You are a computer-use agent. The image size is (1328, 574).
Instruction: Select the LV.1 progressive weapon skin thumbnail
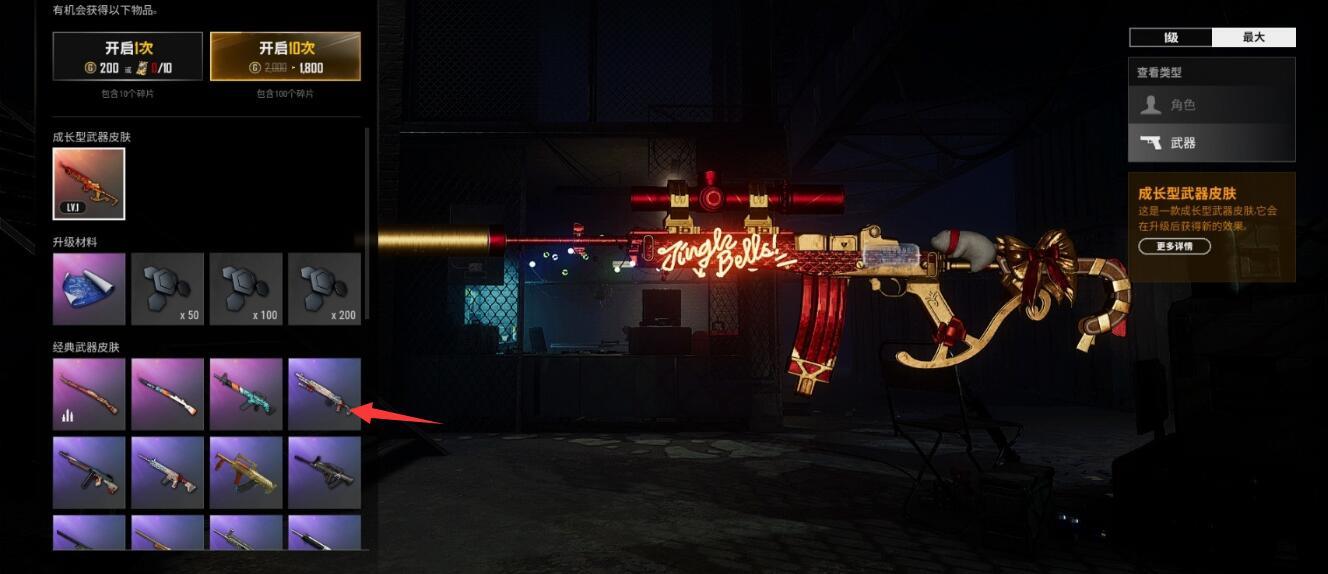(x=89, y=184)
